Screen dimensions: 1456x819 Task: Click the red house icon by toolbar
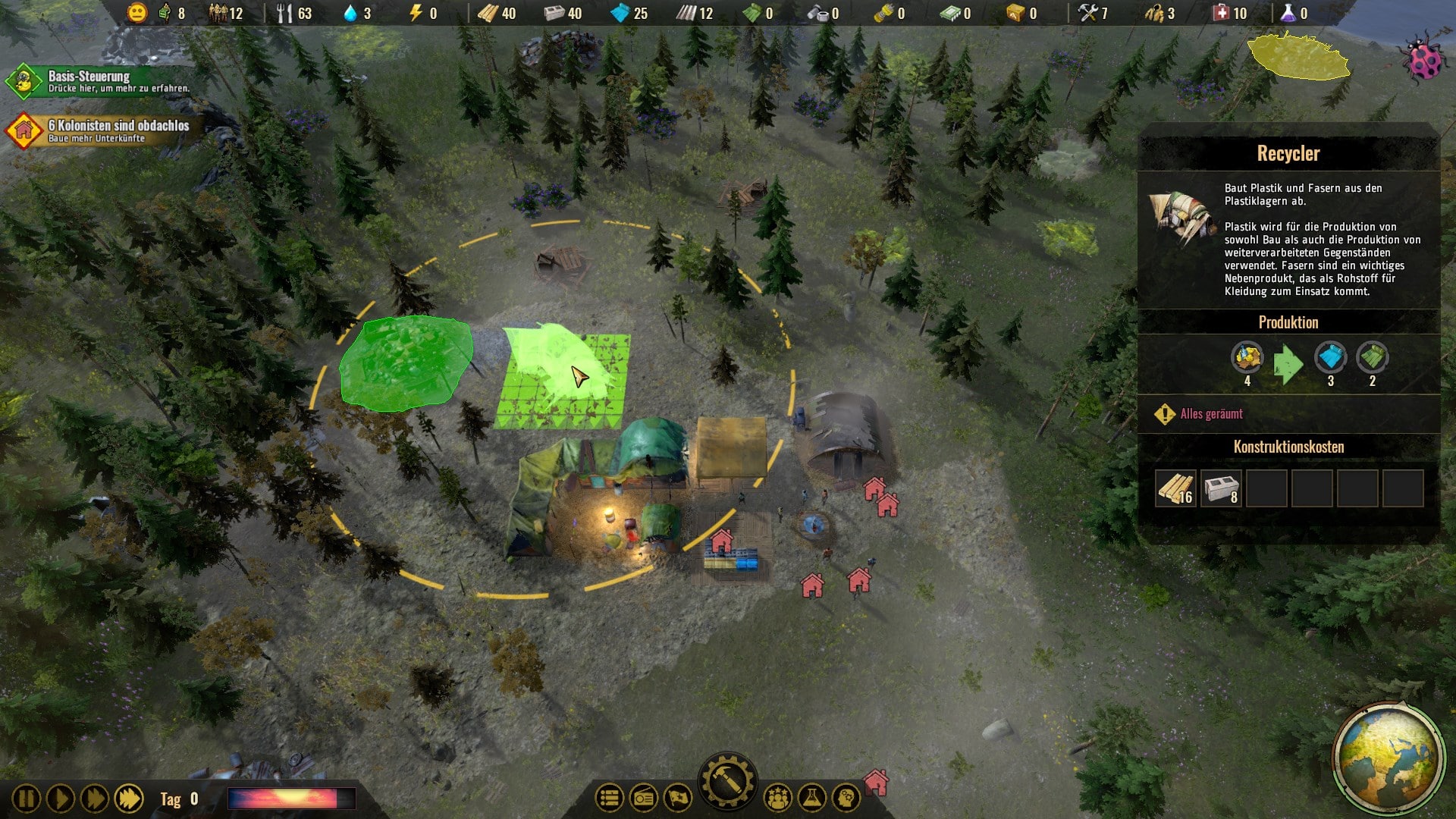point(877,781)
